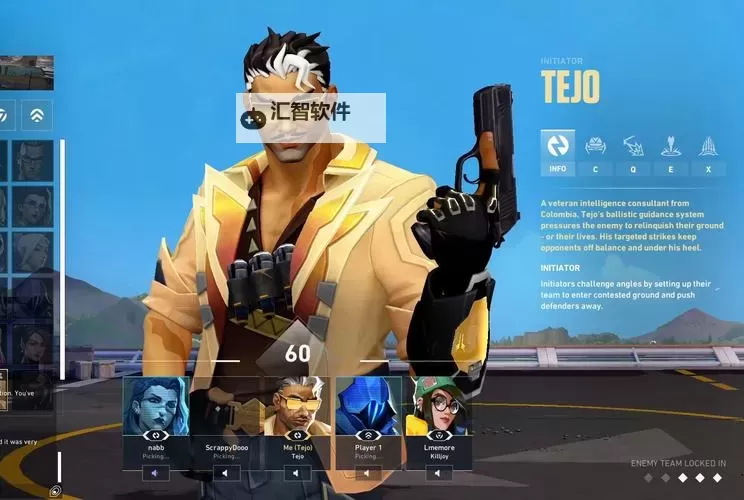Click the 汇智软件 overlay banner
Screen dimensions: 744x500
click(x=310, y=118)
